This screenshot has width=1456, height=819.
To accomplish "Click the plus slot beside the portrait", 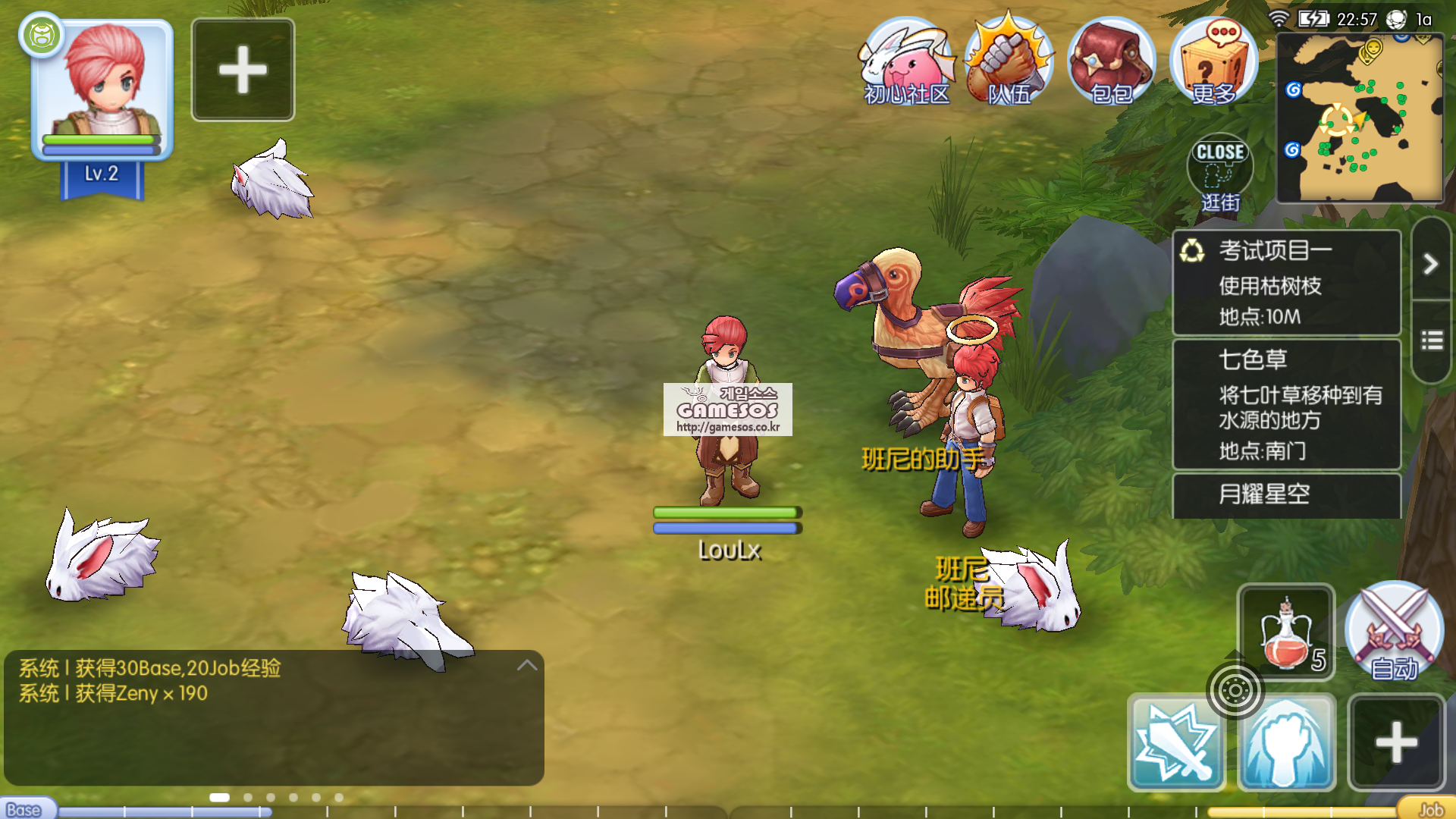I will pyautogui.click(x=243, y=70).
